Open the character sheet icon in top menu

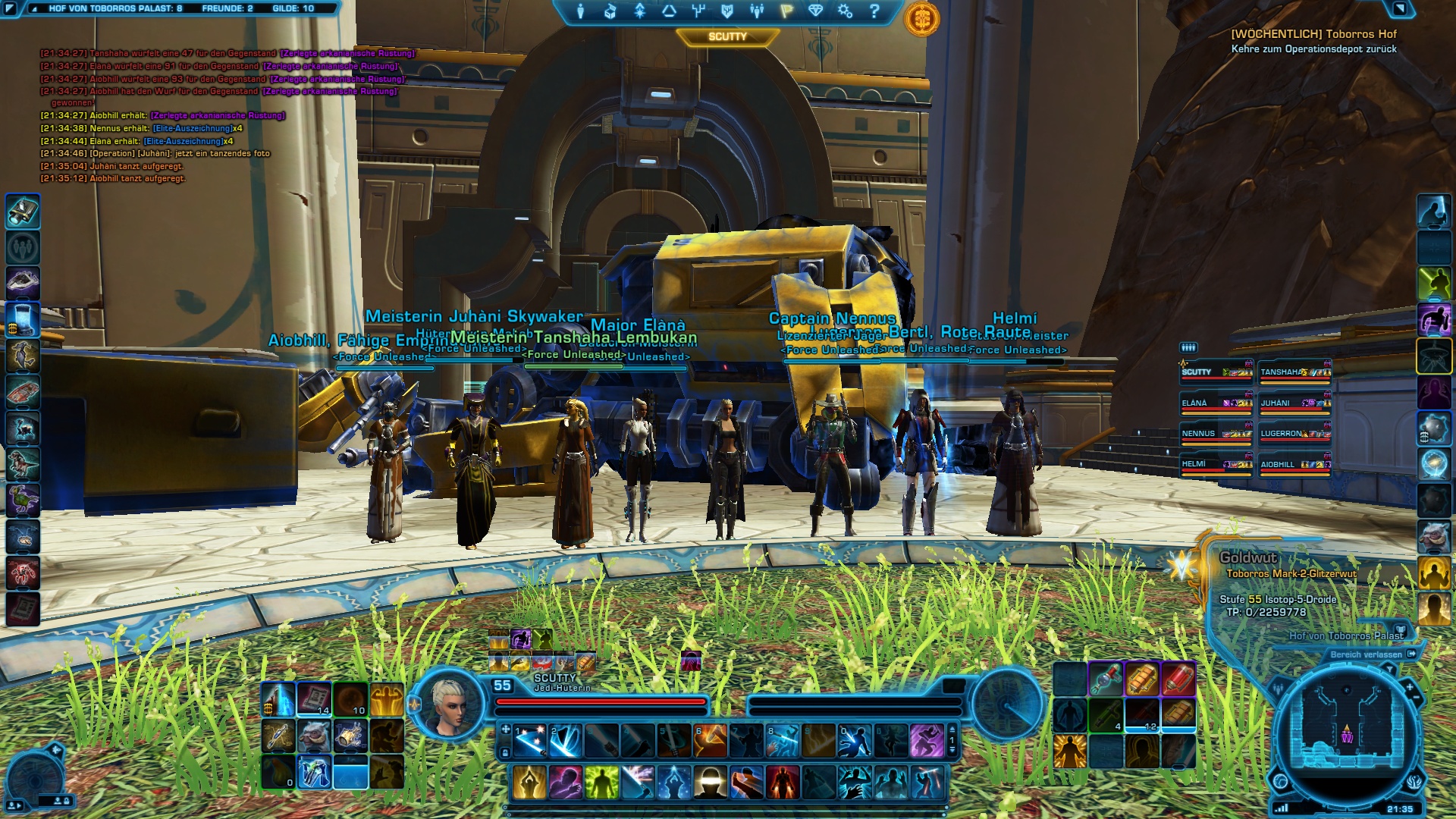[x=580, y=11]
